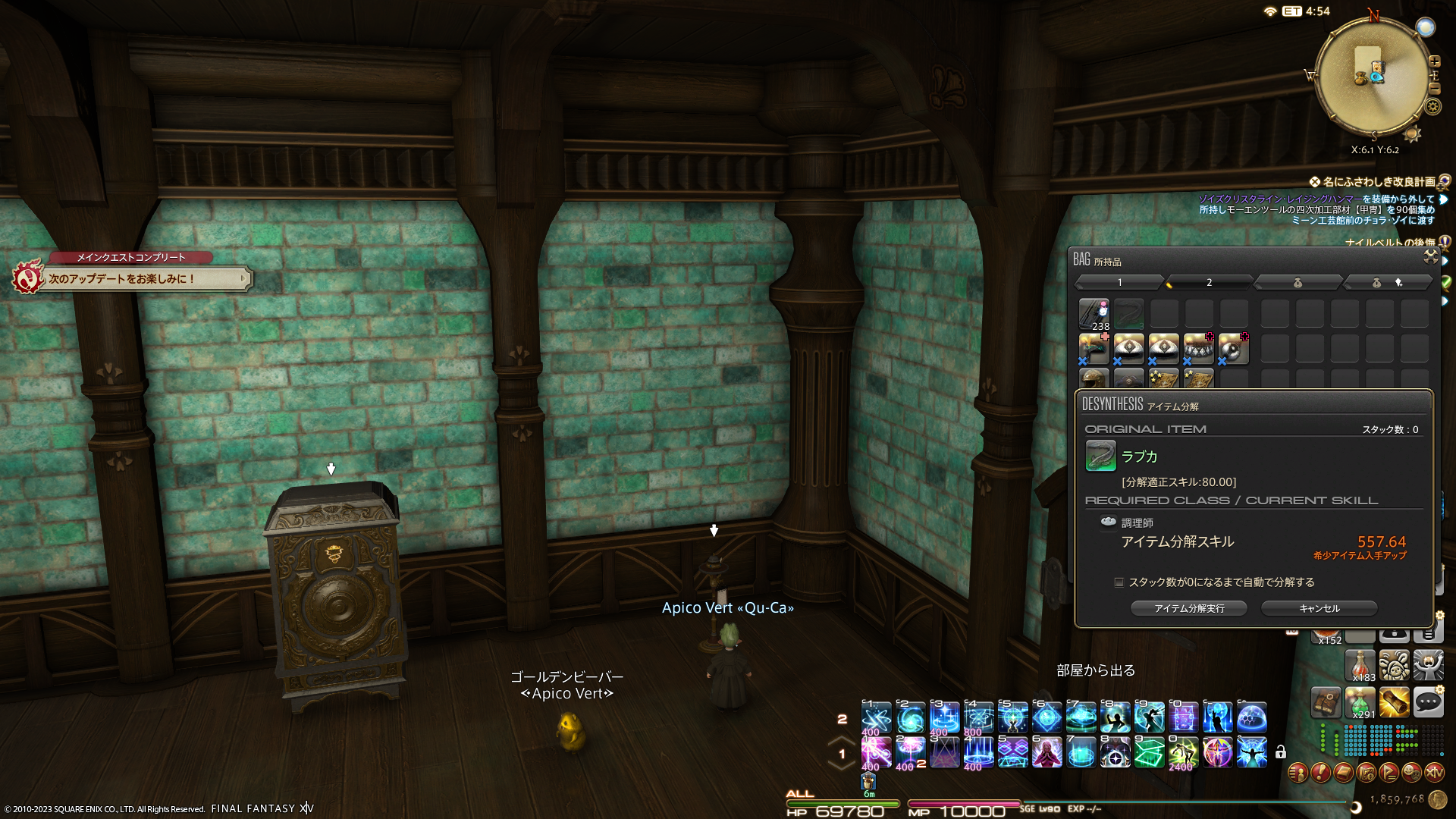Open the メインクエストコンプリート main quest banner
The width and height of the screenshot is (1456, 819).
pyautogui.click(x=133, y=278)
